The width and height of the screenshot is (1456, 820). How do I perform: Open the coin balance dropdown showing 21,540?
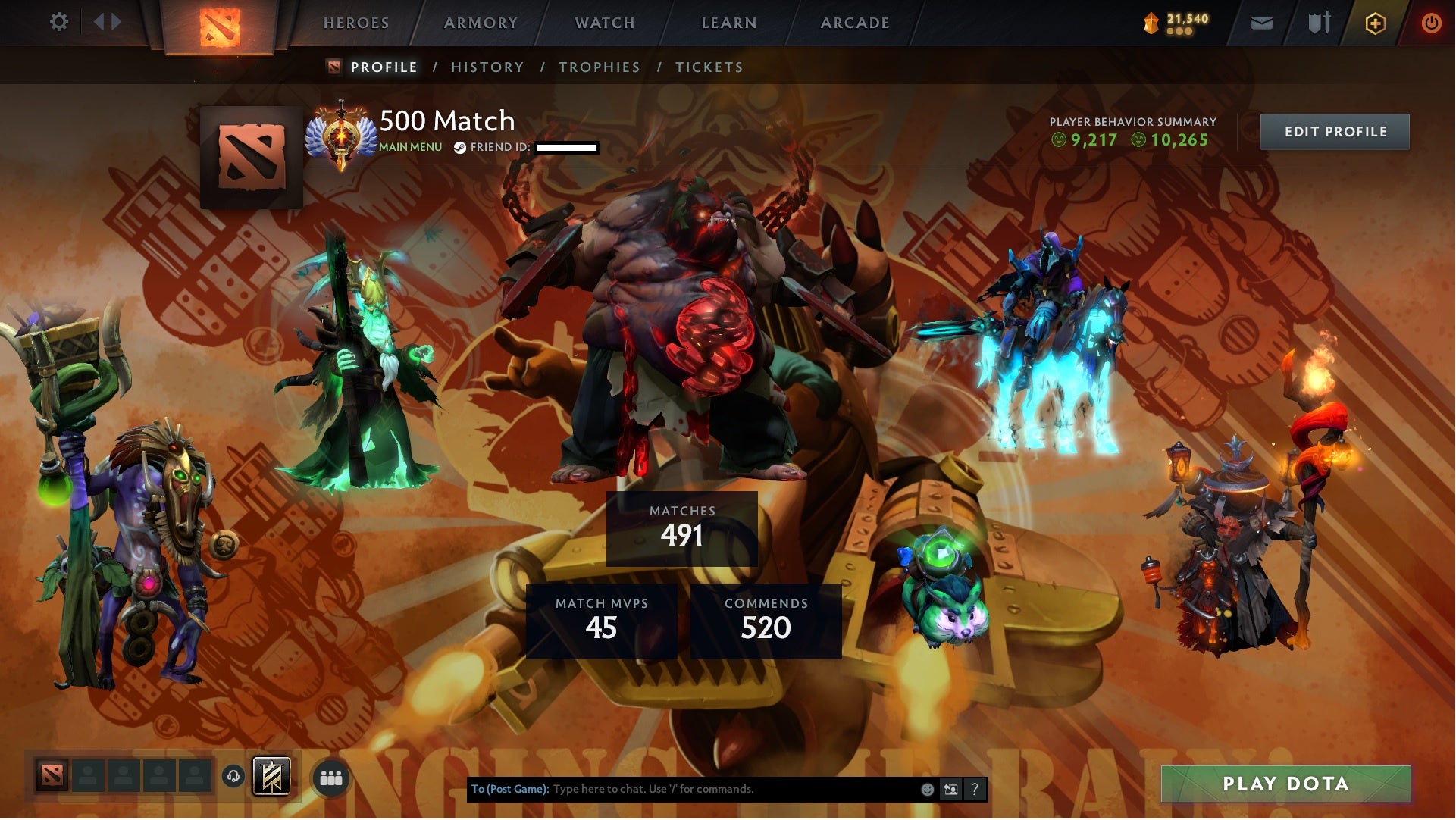[x=1173, y=23]
